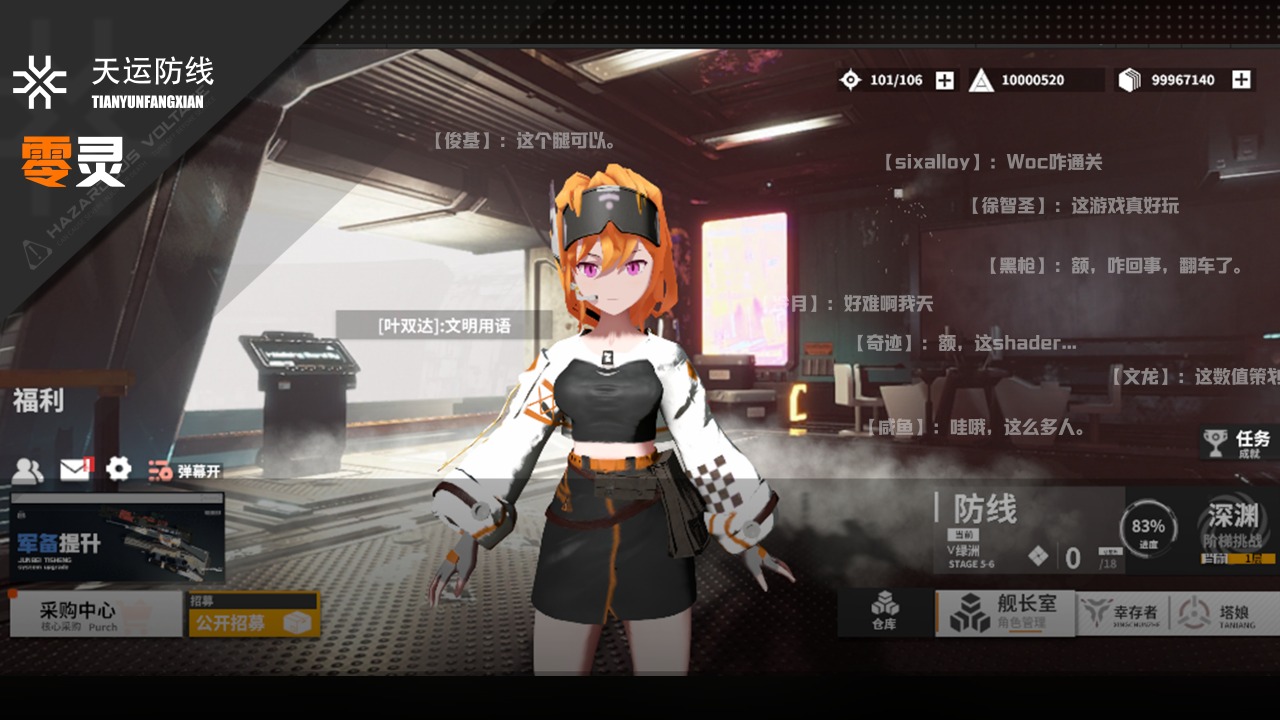
Task: Go to the 舰长室 captain's room
Action: click(x=1004, y=612)
